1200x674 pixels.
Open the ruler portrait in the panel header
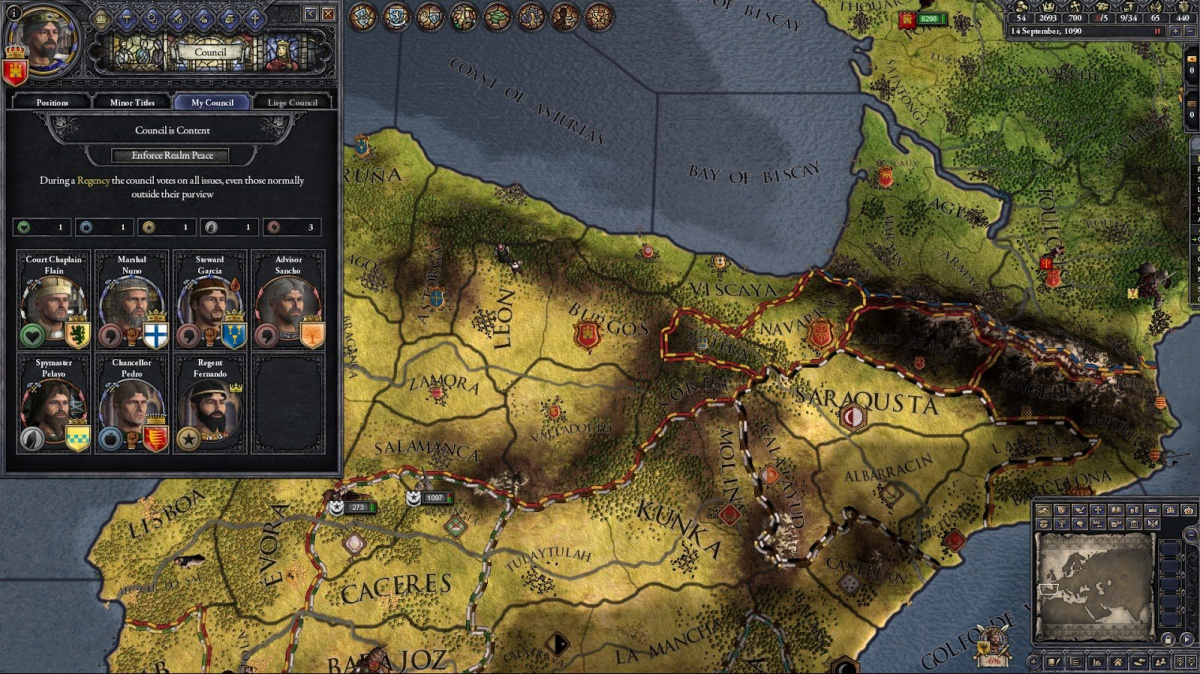(x=42, y=42)
